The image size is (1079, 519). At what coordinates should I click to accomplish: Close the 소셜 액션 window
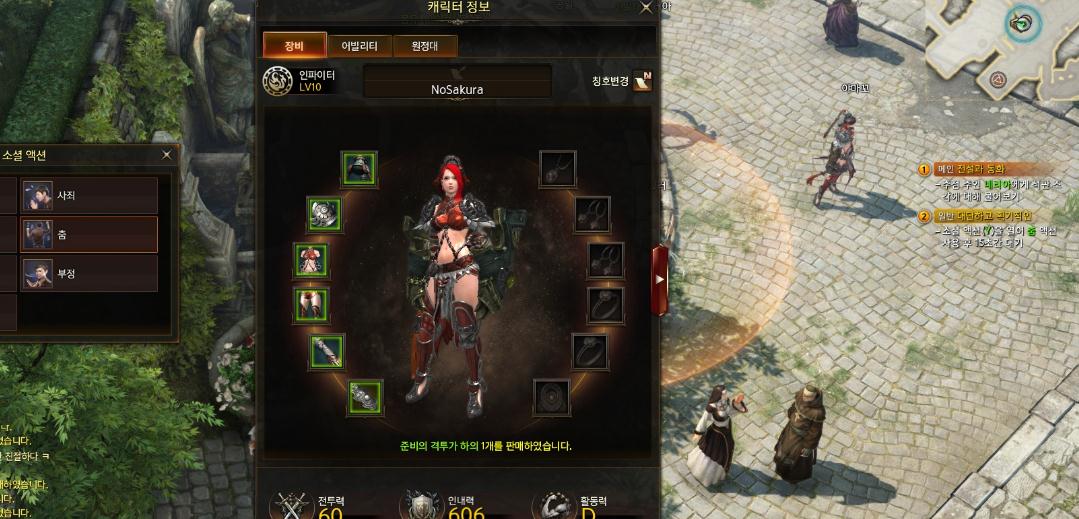click(x=167, y=155)
